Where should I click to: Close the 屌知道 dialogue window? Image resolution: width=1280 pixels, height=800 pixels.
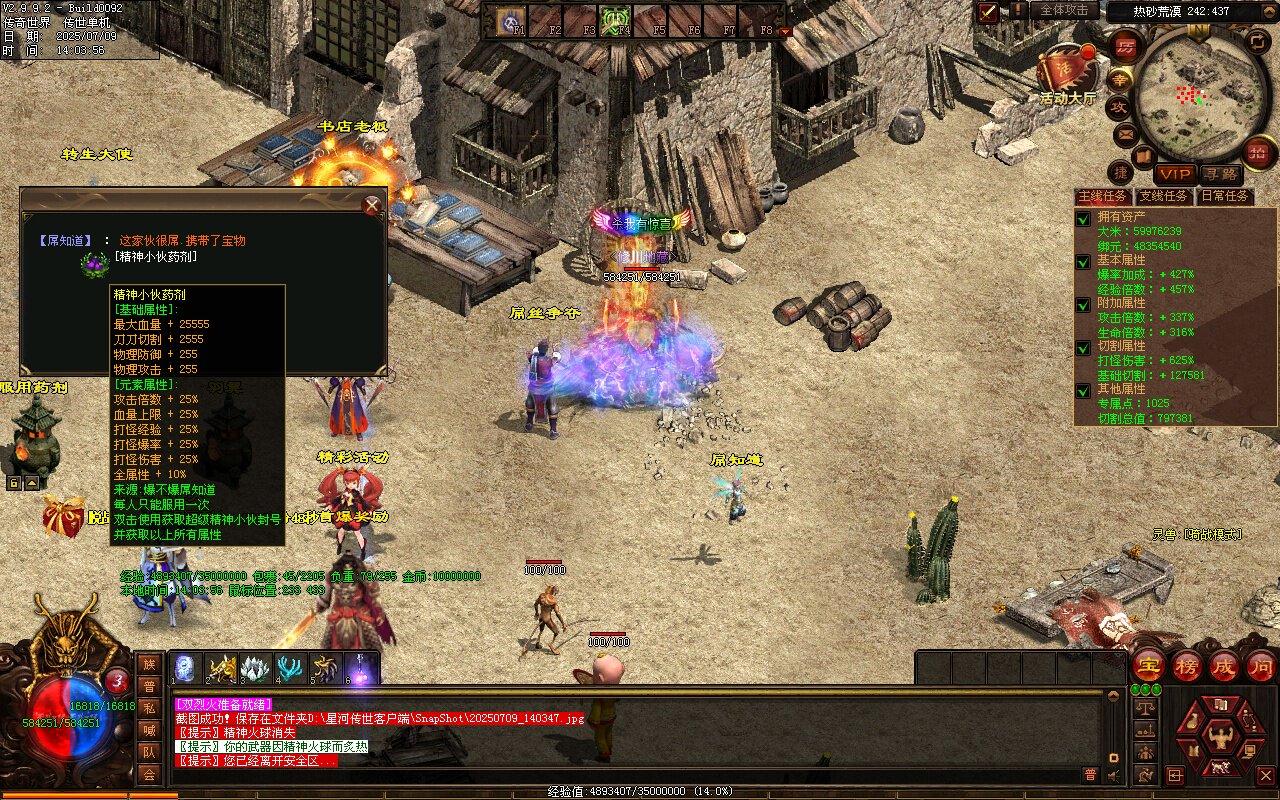(372, 206)
